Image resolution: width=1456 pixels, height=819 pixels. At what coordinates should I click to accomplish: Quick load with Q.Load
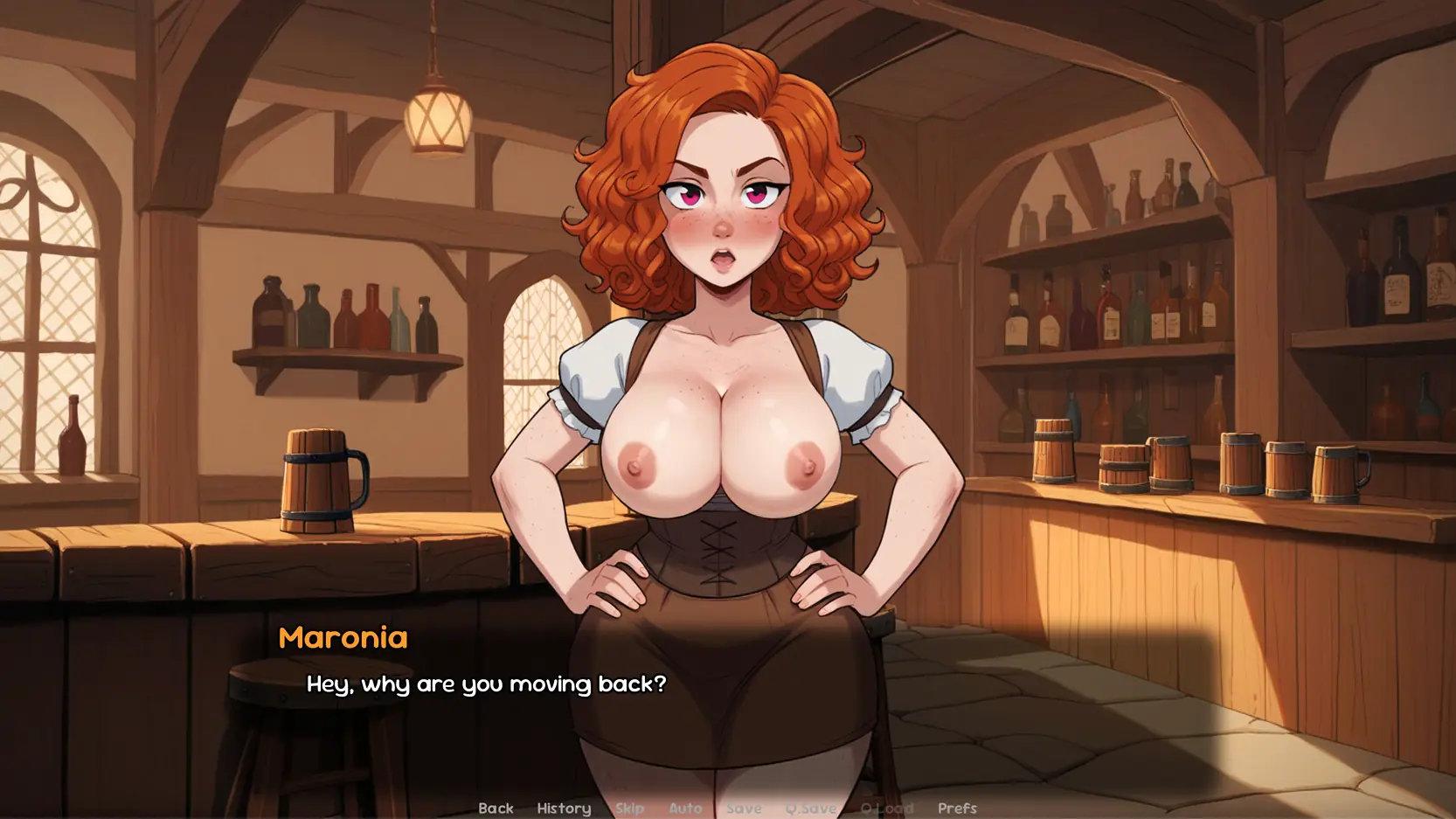point(886,809)
